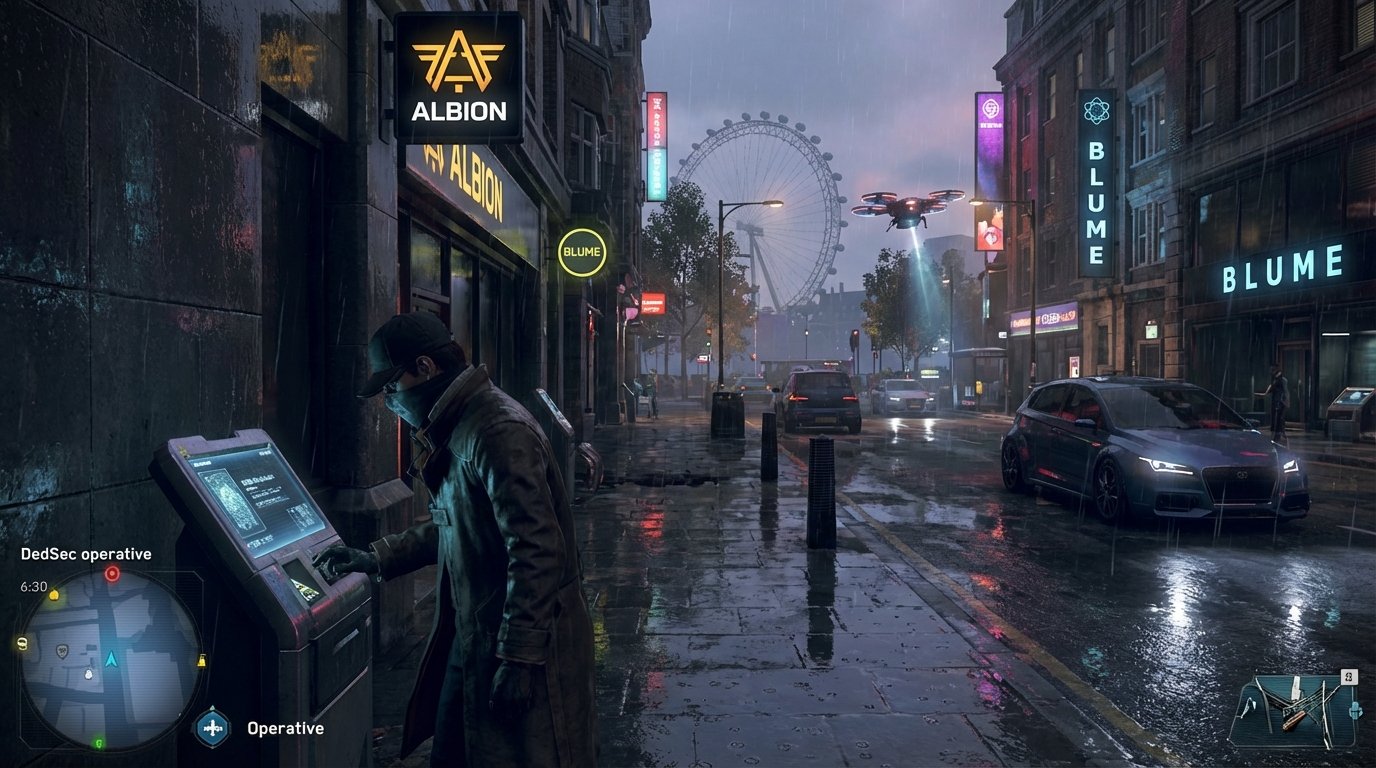
Task: Click the yellow padlock icon on minimap edge
Action: (x=202, y=659)
